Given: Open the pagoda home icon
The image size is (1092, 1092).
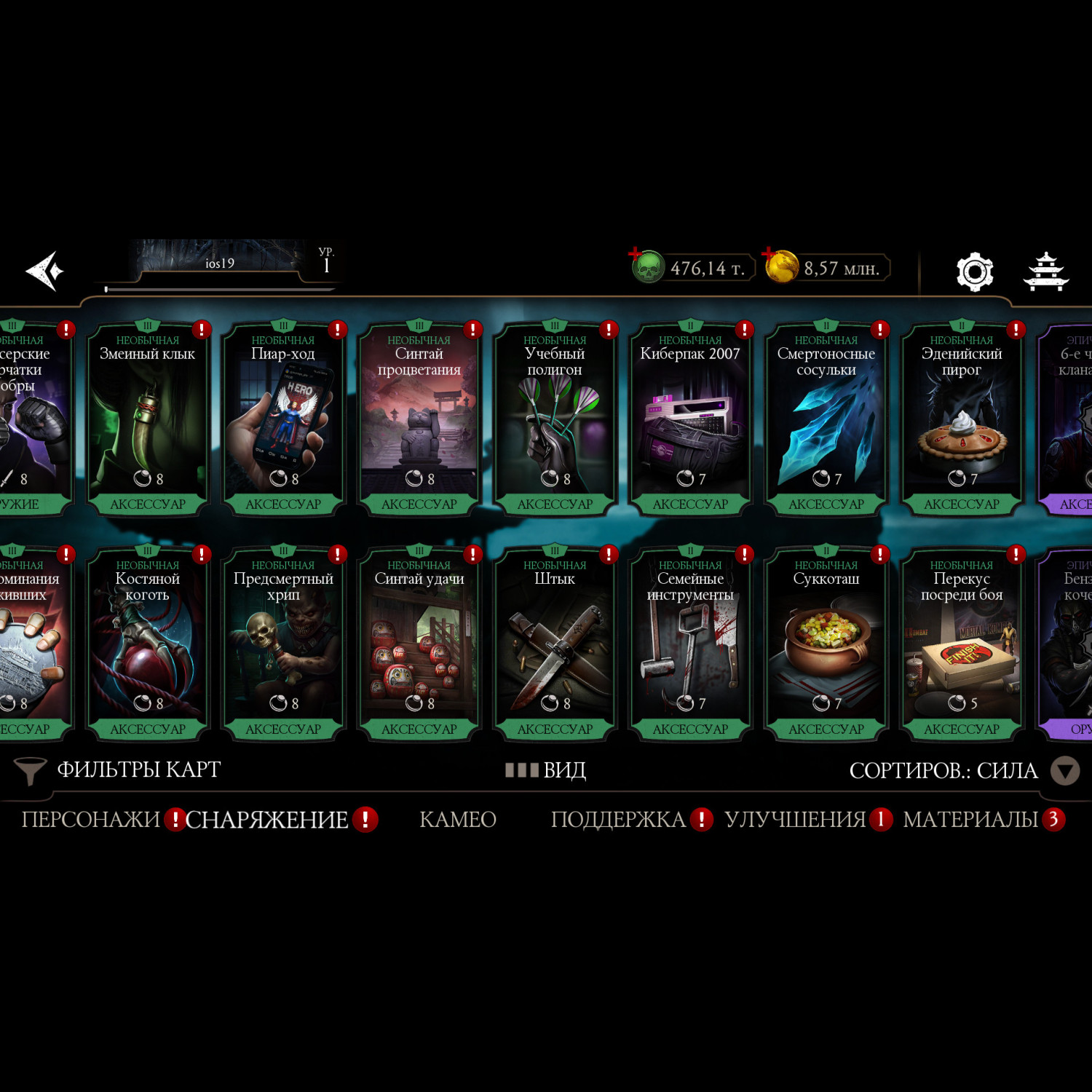Looking at the screenshot, I should point(1045,272).
